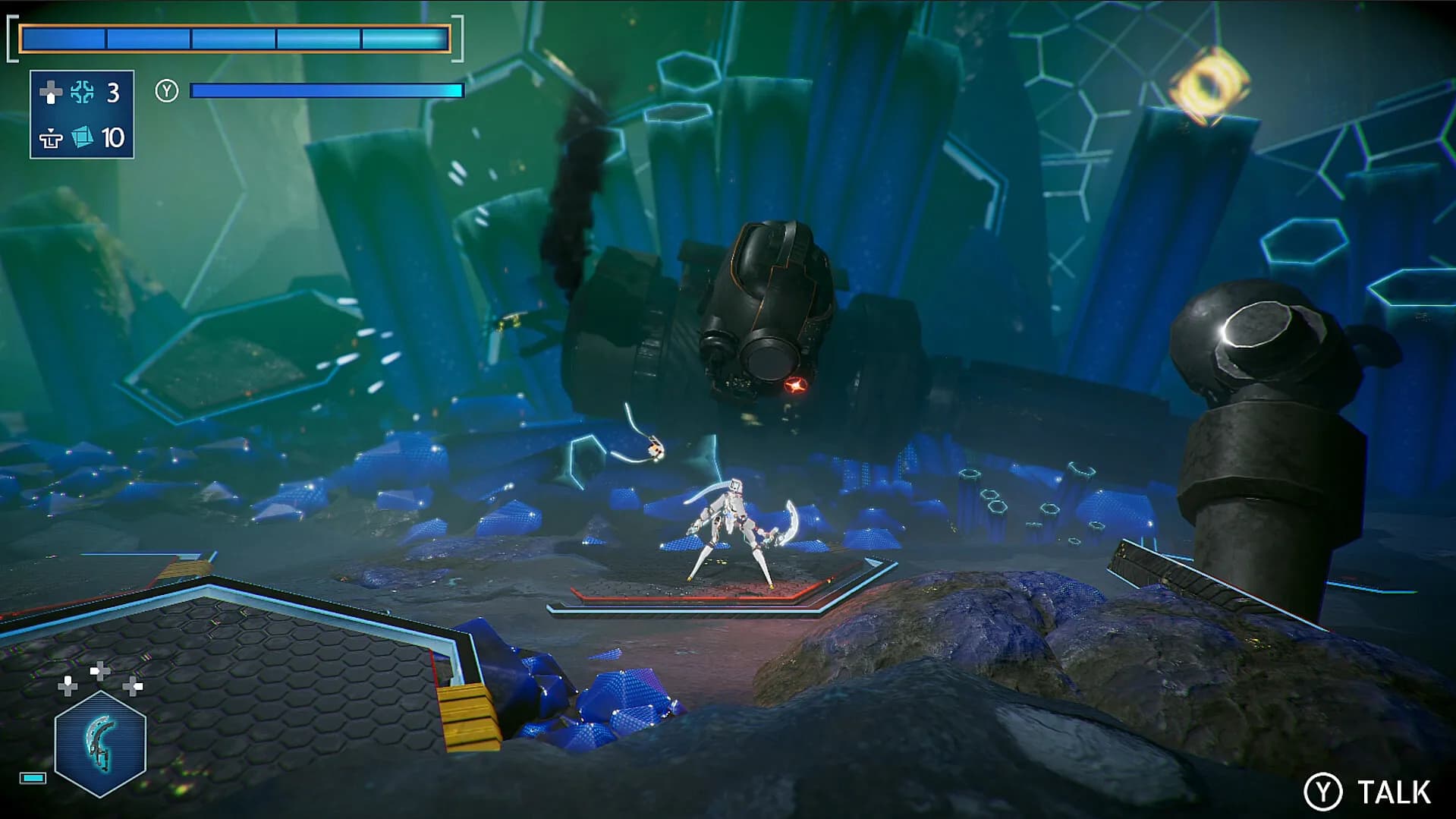Click the quad-arrow restore icon beside the counter
This screenshot has width=1456, height=819.
[82, 91]
